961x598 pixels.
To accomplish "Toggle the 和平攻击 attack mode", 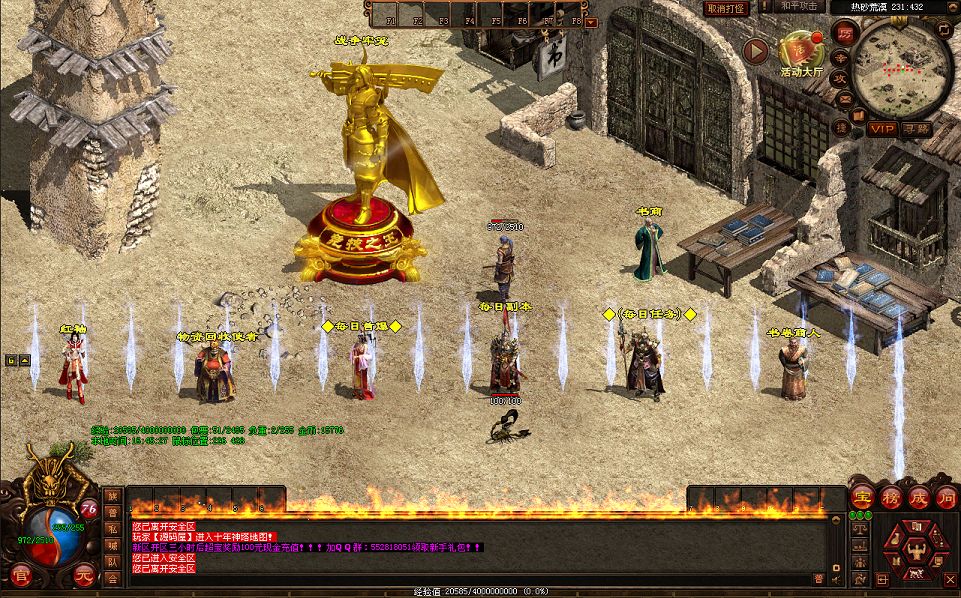I will tap(800, 7).
